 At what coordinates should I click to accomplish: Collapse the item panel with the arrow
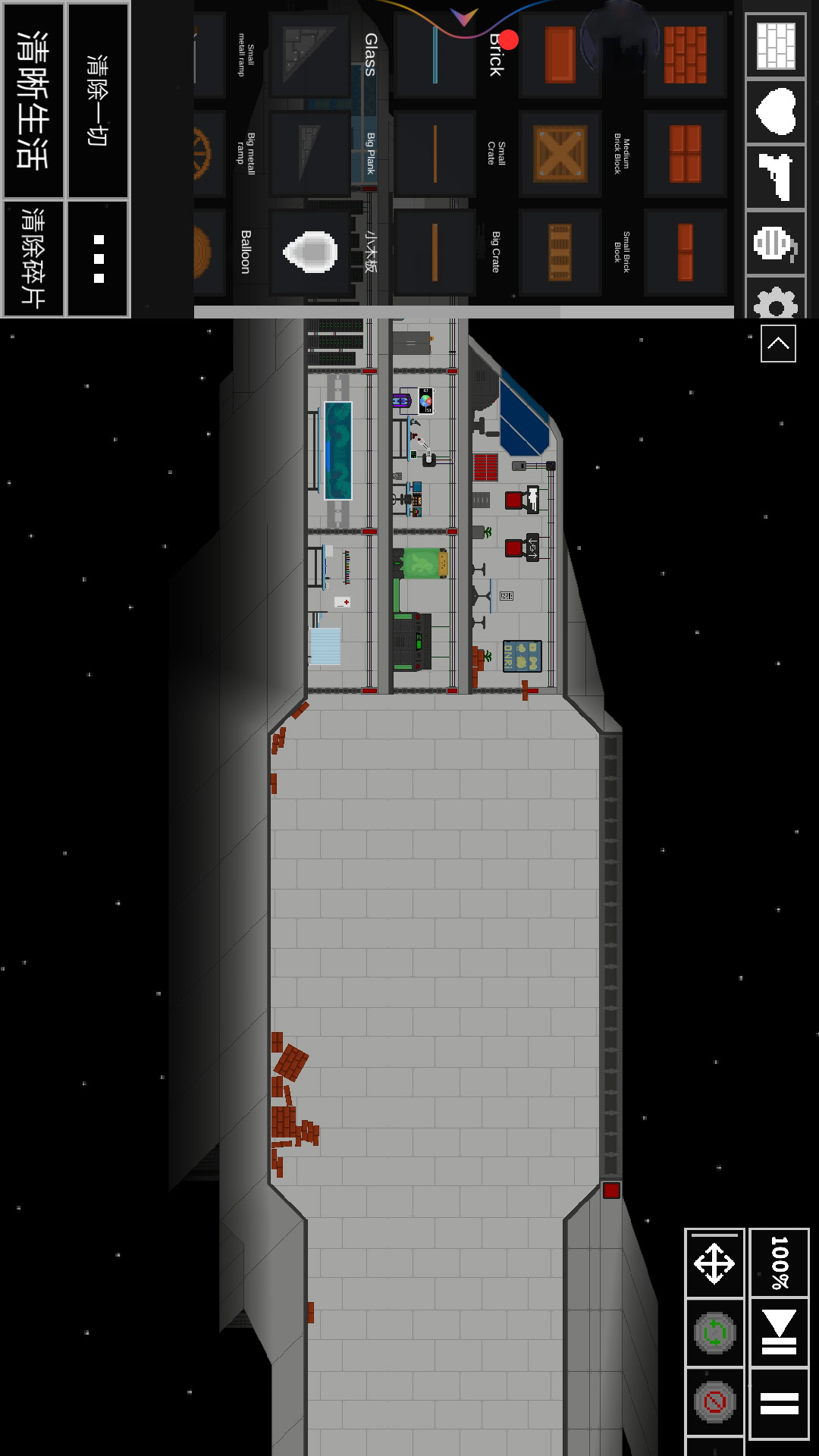778,344
